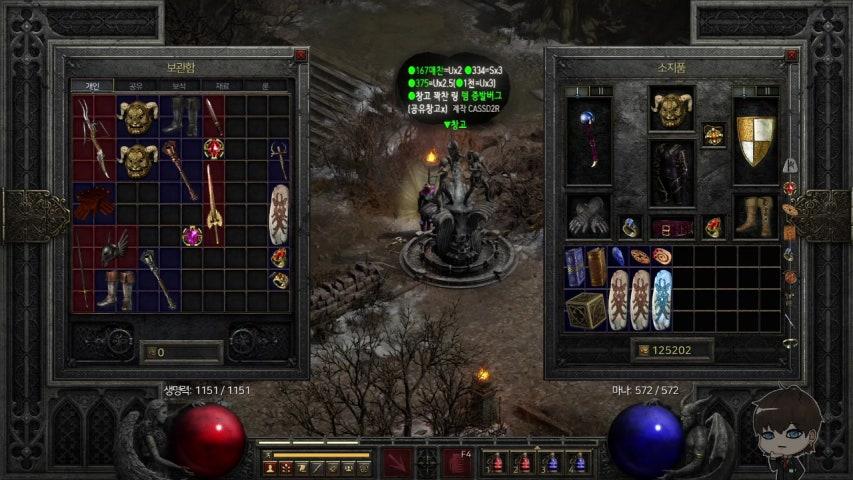Select the equipped horned demon mask helm

(x=672, y=109)
